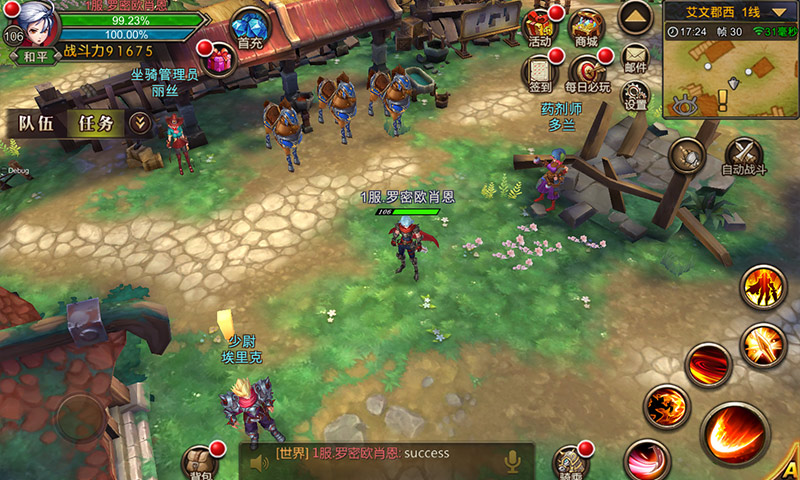Open the minimap
The width and height of the screenshot is (800, 480).
(x=729, y=70)
